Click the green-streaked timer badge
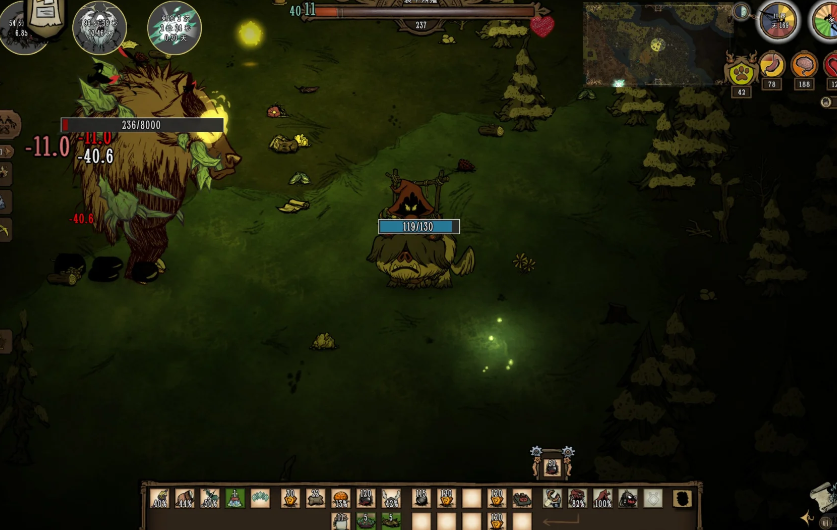This screenshot has width=837, height=530. [x=174, y=27]
